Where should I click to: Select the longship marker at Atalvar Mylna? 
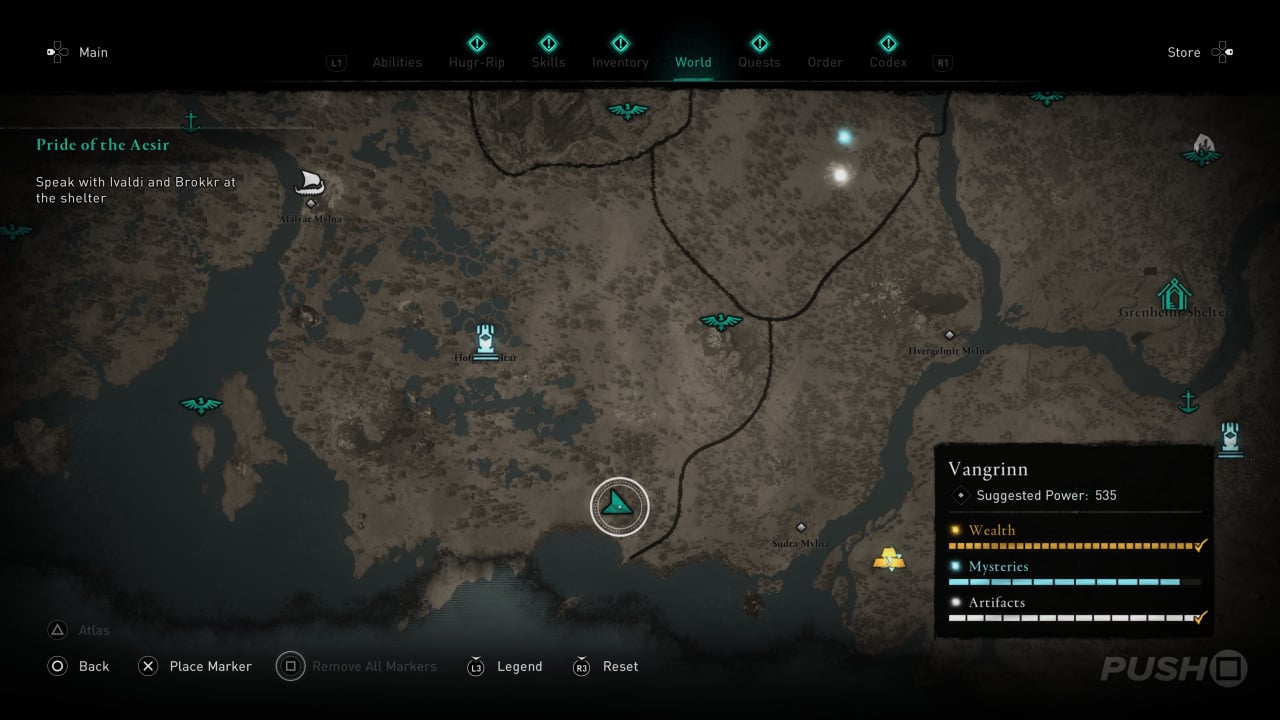(310, 183)
